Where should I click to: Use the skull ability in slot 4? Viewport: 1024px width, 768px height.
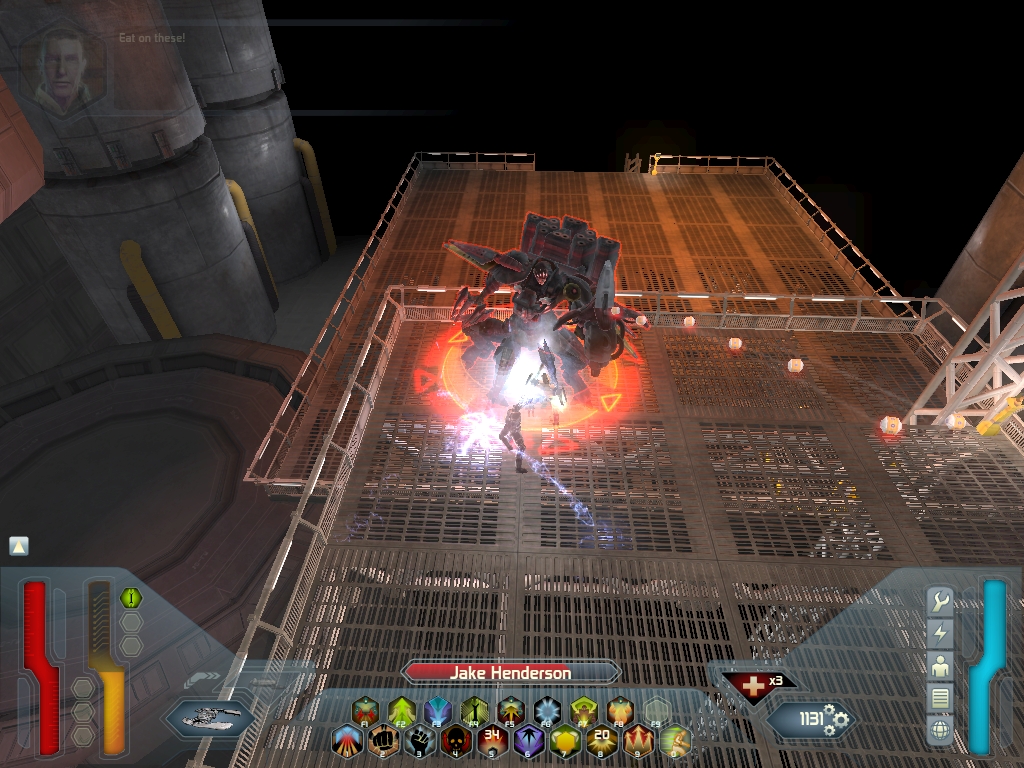[x=456, y=741]
